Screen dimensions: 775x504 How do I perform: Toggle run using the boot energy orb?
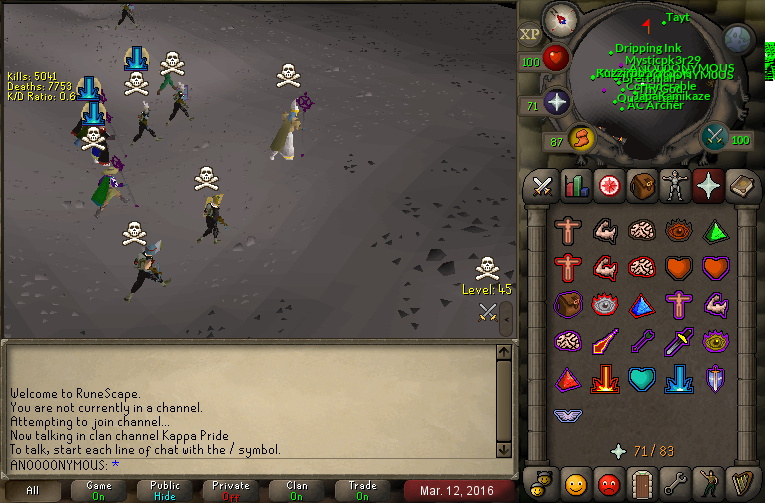pyautogui.click(x=581, y=139)
